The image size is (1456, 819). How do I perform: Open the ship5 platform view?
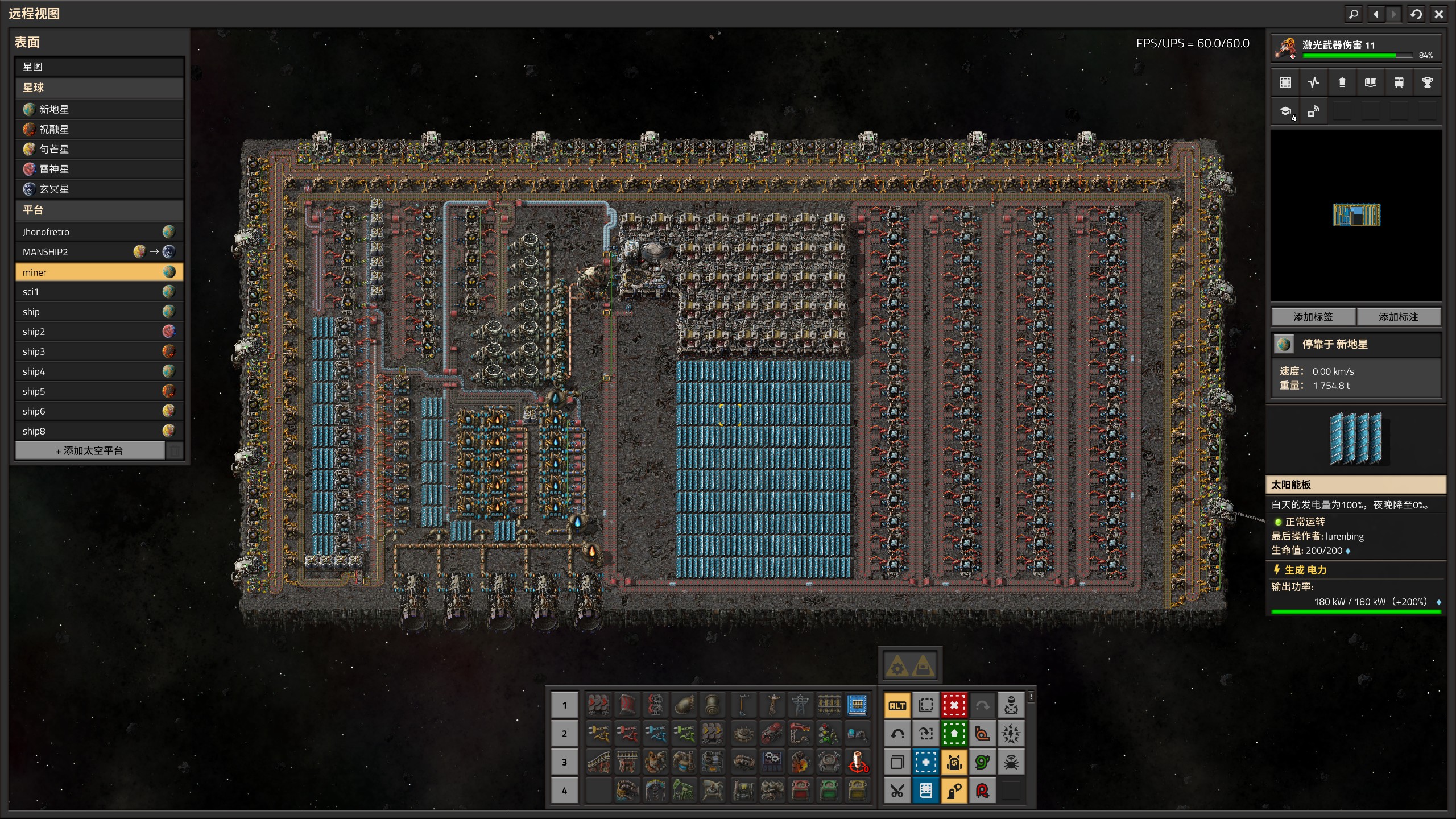click(99, 391)
